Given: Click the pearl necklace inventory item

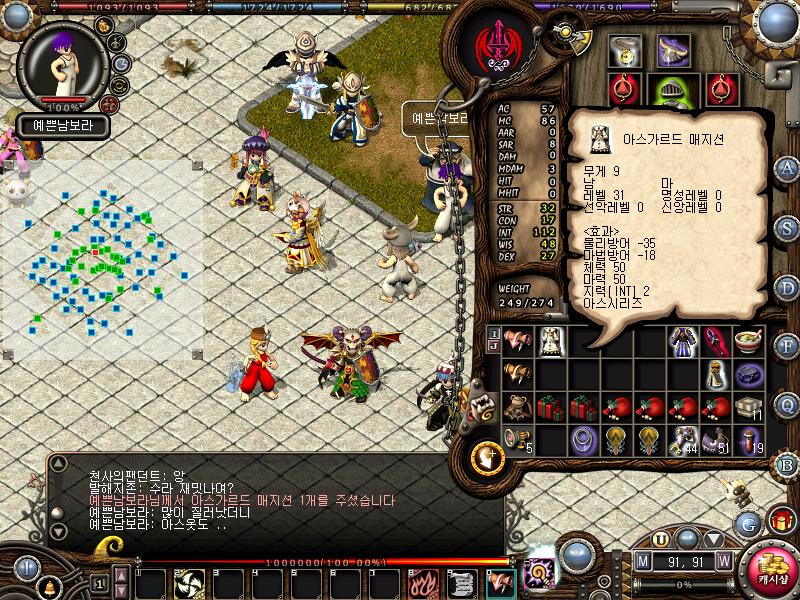Looking at the screenshot, I should pos(583,440).
